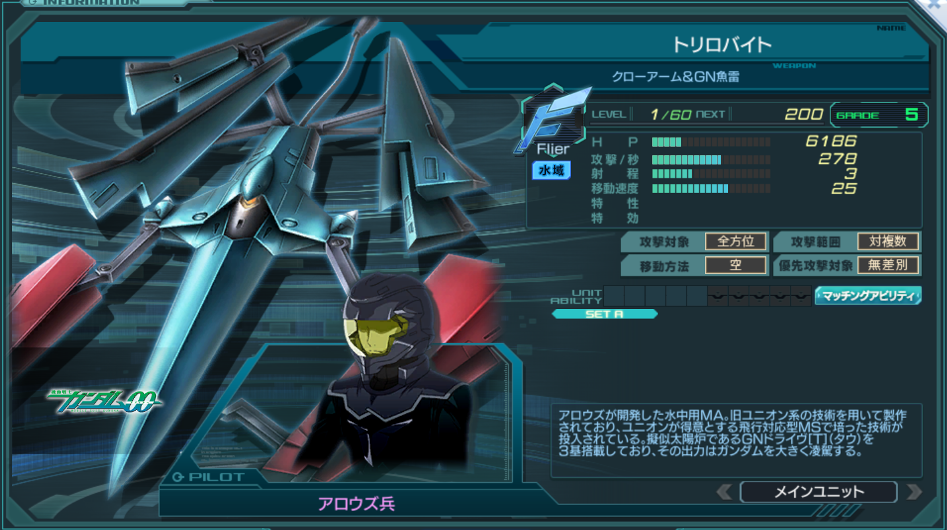Click the 水域 terrain tag under Flier
The height and width of the screenshot is (530, 947).
coord(551,171)
